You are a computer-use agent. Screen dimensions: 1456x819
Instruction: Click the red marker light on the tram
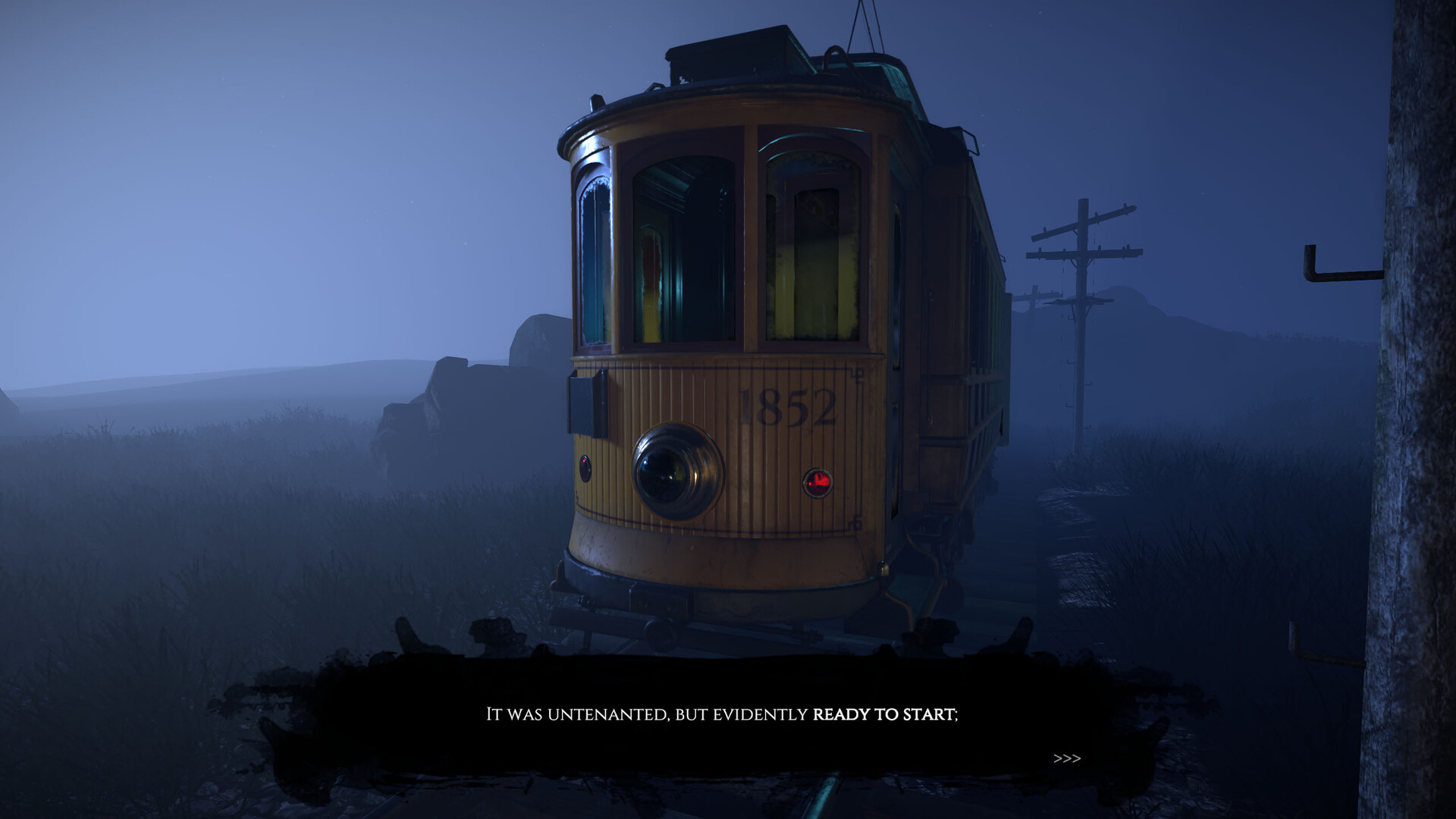[x=820, y=479]
